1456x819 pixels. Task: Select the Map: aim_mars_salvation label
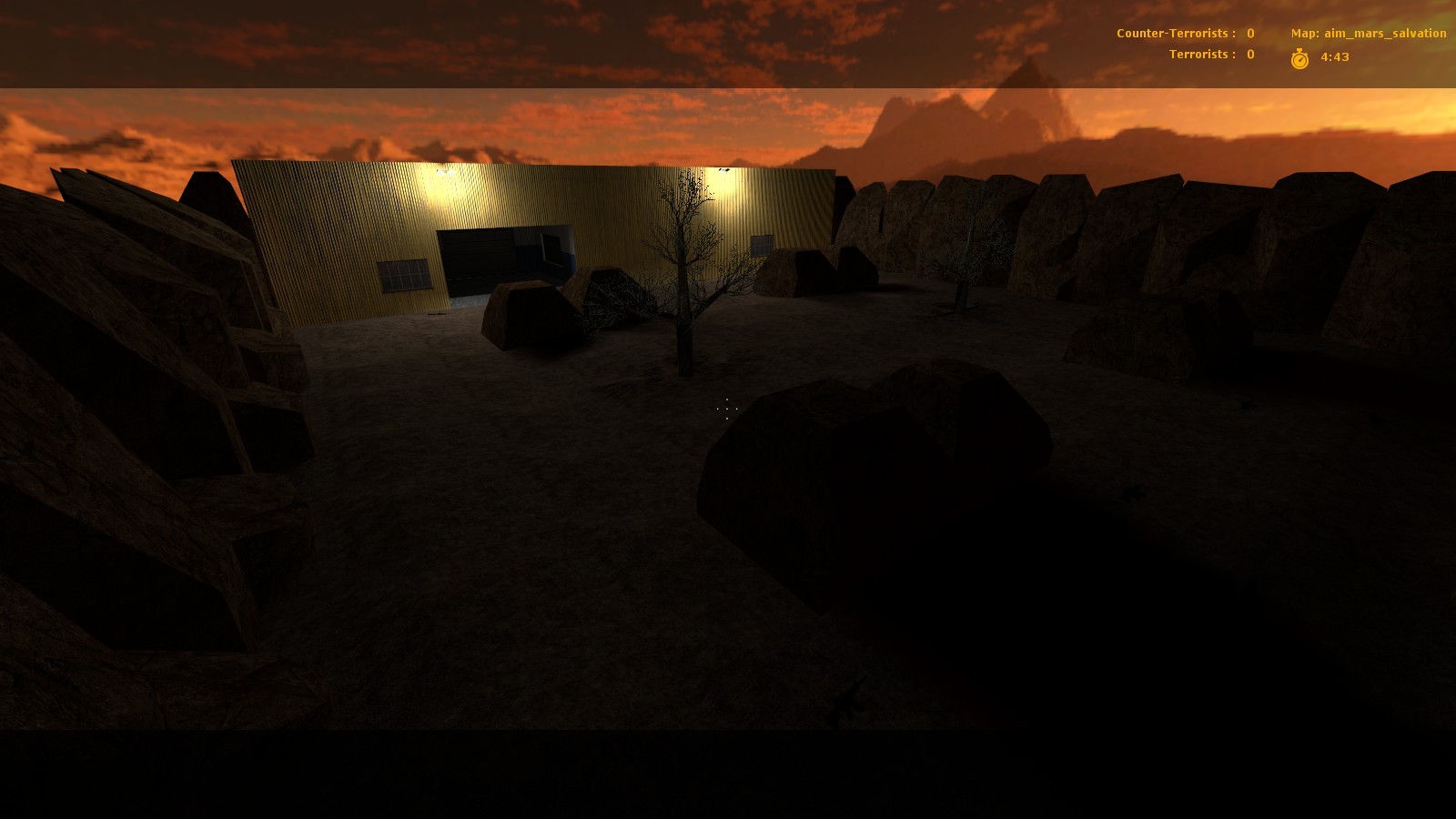coord(1368,33)
